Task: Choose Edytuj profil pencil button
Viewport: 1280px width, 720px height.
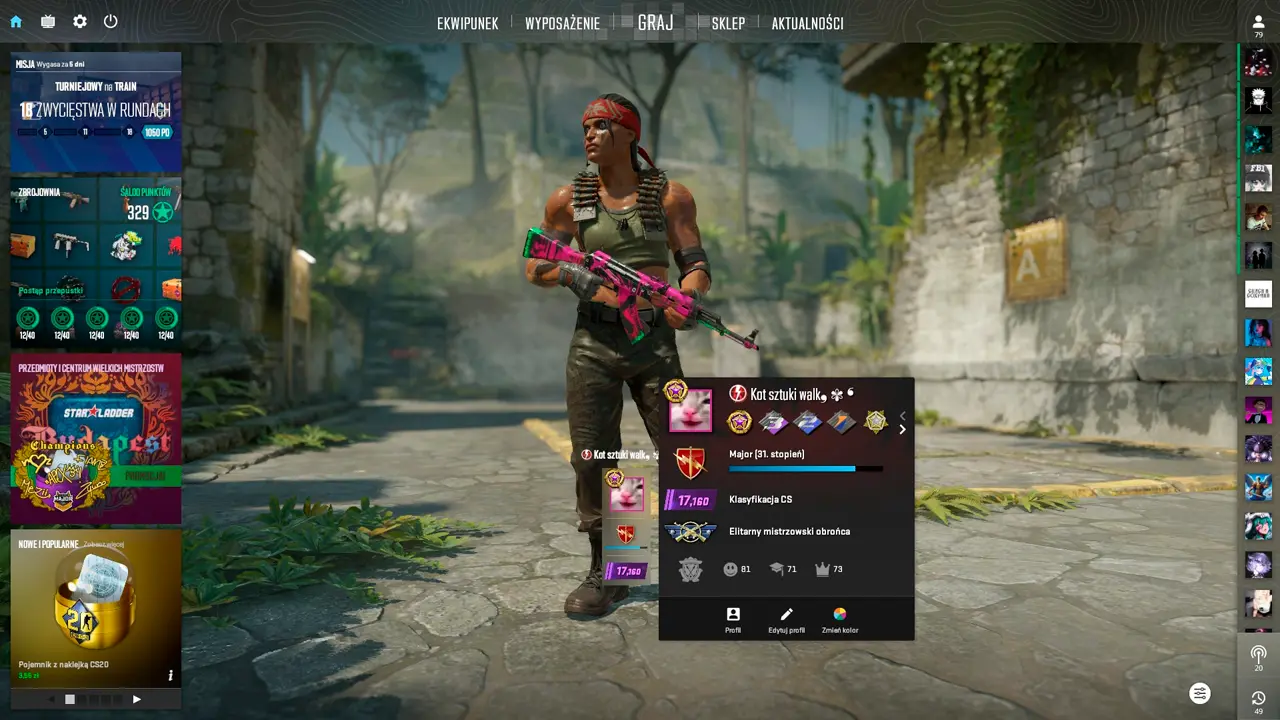Action: (786, 620)
